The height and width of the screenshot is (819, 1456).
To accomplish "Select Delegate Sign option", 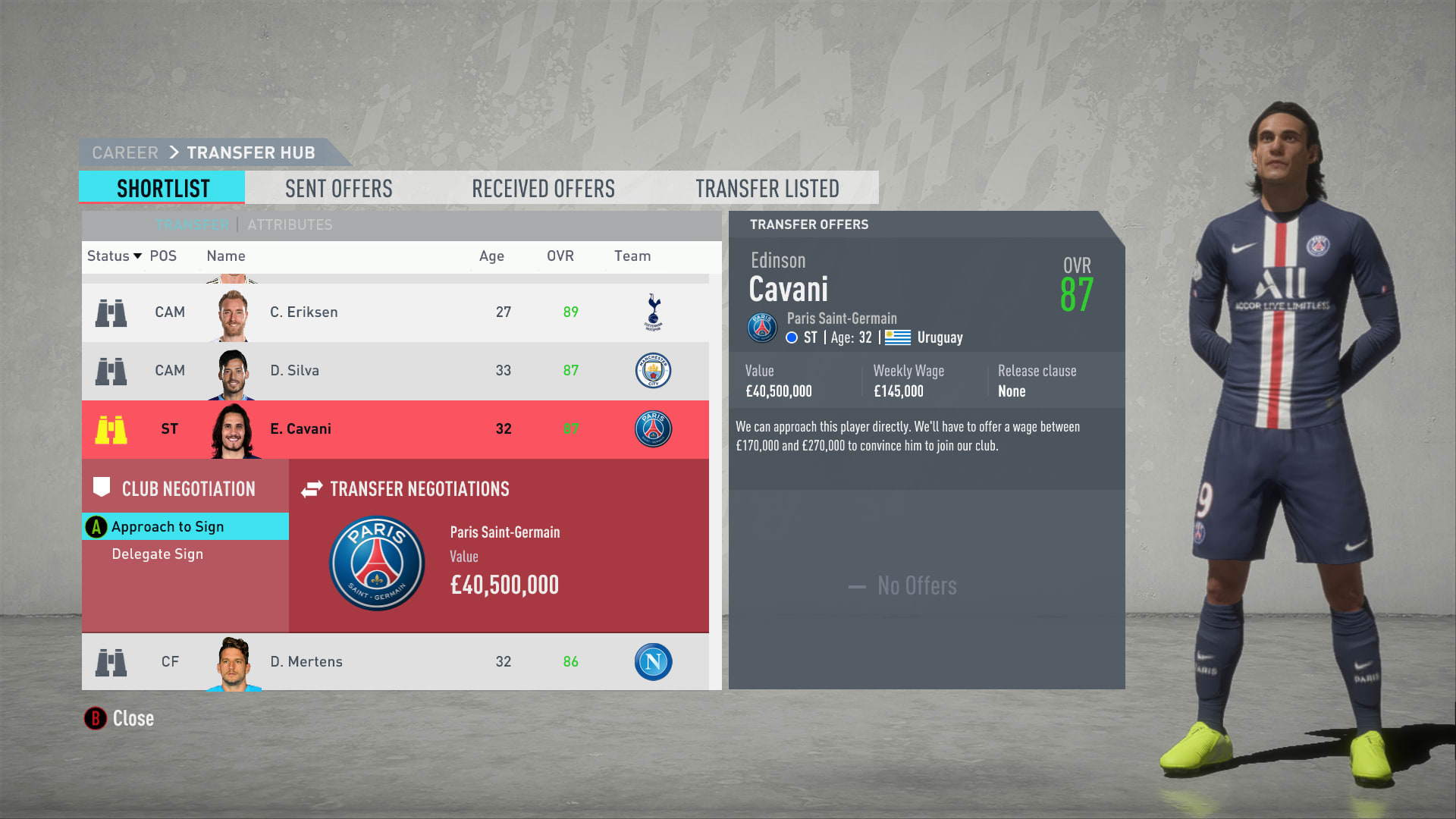I will (158, 554).
